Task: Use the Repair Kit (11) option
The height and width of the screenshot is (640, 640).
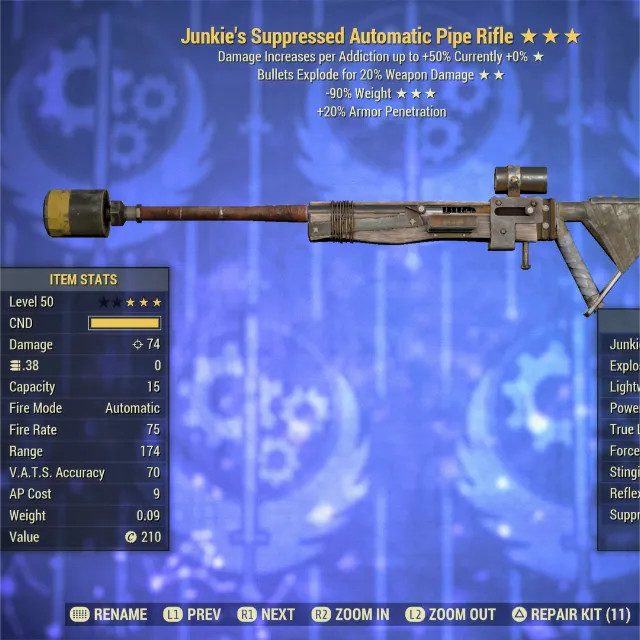Action: click(x=570, y=615)
